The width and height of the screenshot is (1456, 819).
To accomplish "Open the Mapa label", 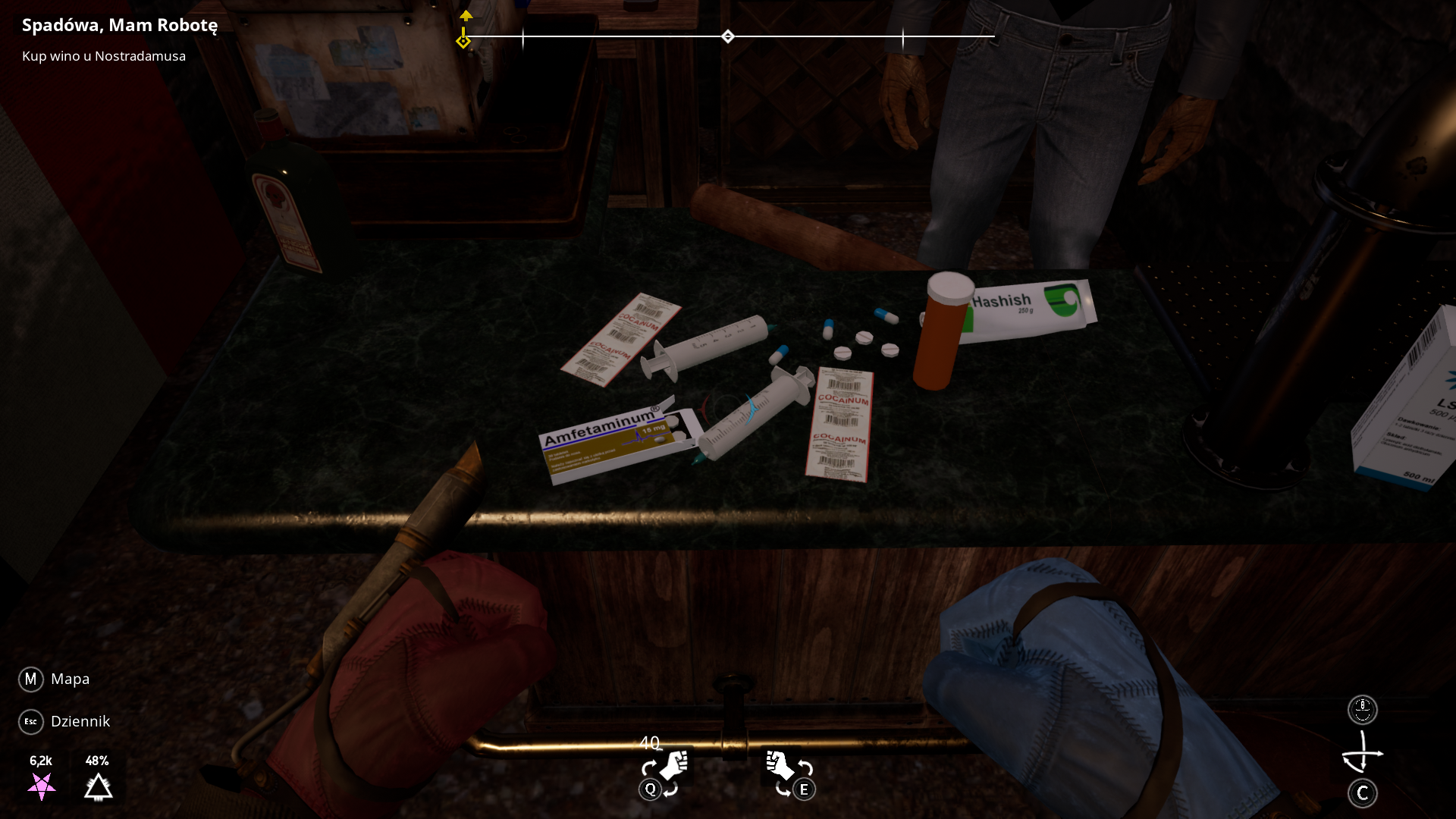I will point(70,679).
